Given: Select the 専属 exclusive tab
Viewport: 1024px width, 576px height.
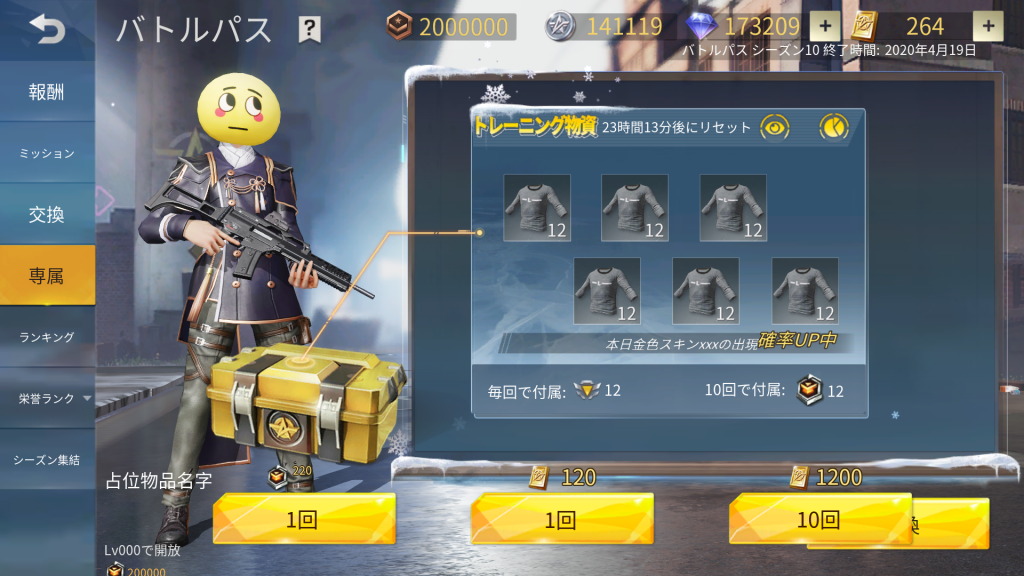Looking at the screenshot, I should point(47,275).
